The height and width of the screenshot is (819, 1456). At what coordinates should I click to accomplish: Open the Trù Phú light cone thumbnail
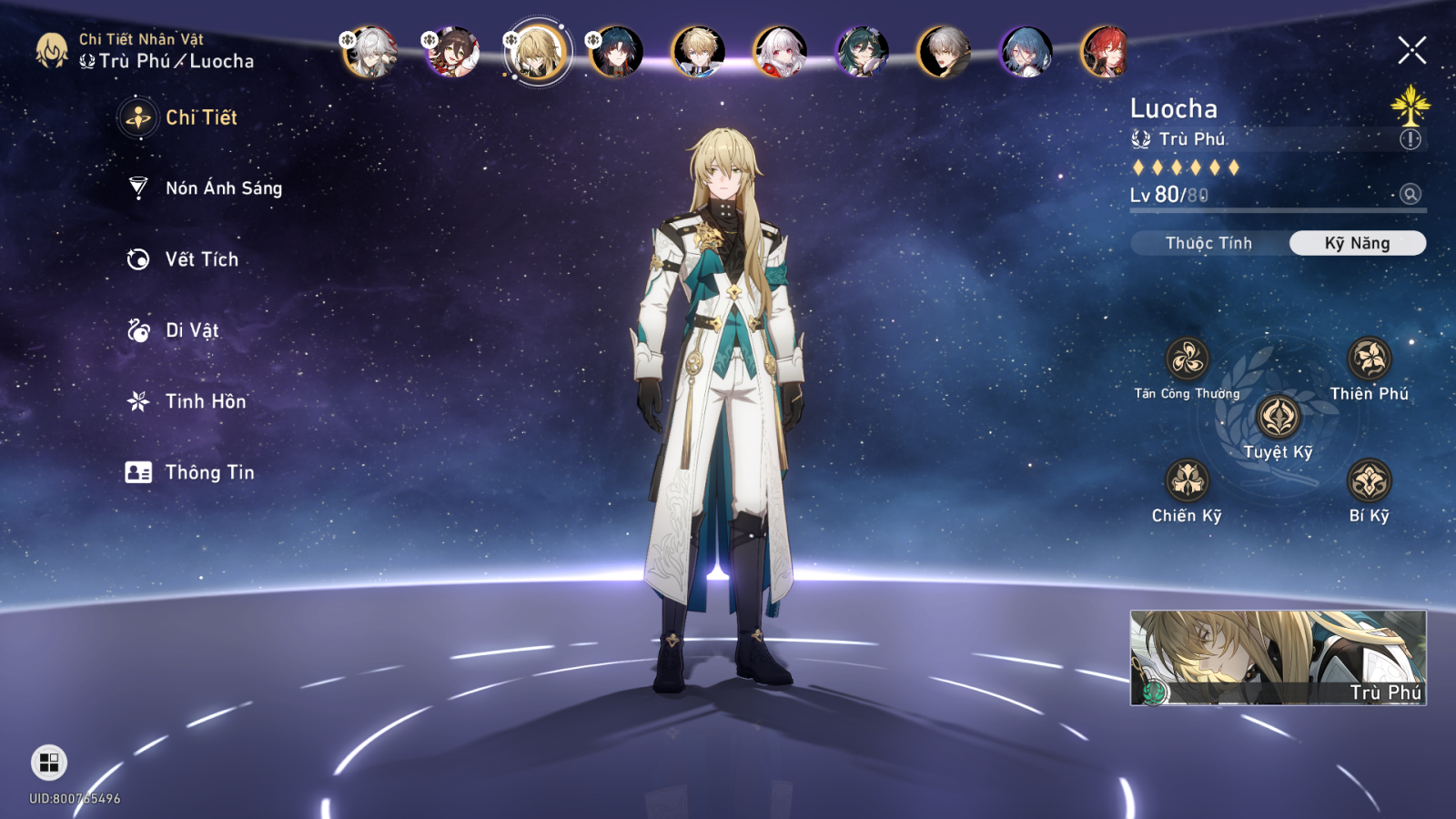click(x=1278, y=657)
